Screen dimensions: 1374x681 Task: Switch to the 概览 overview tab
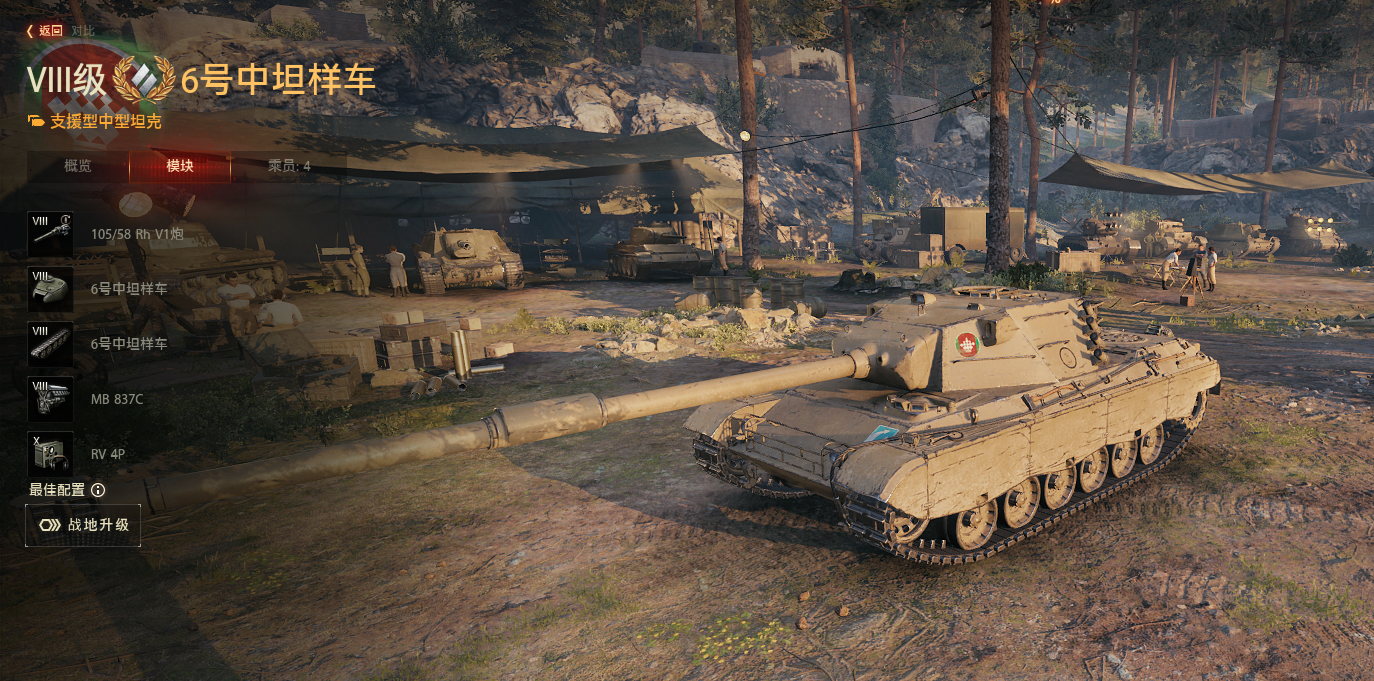pos(78,166)
